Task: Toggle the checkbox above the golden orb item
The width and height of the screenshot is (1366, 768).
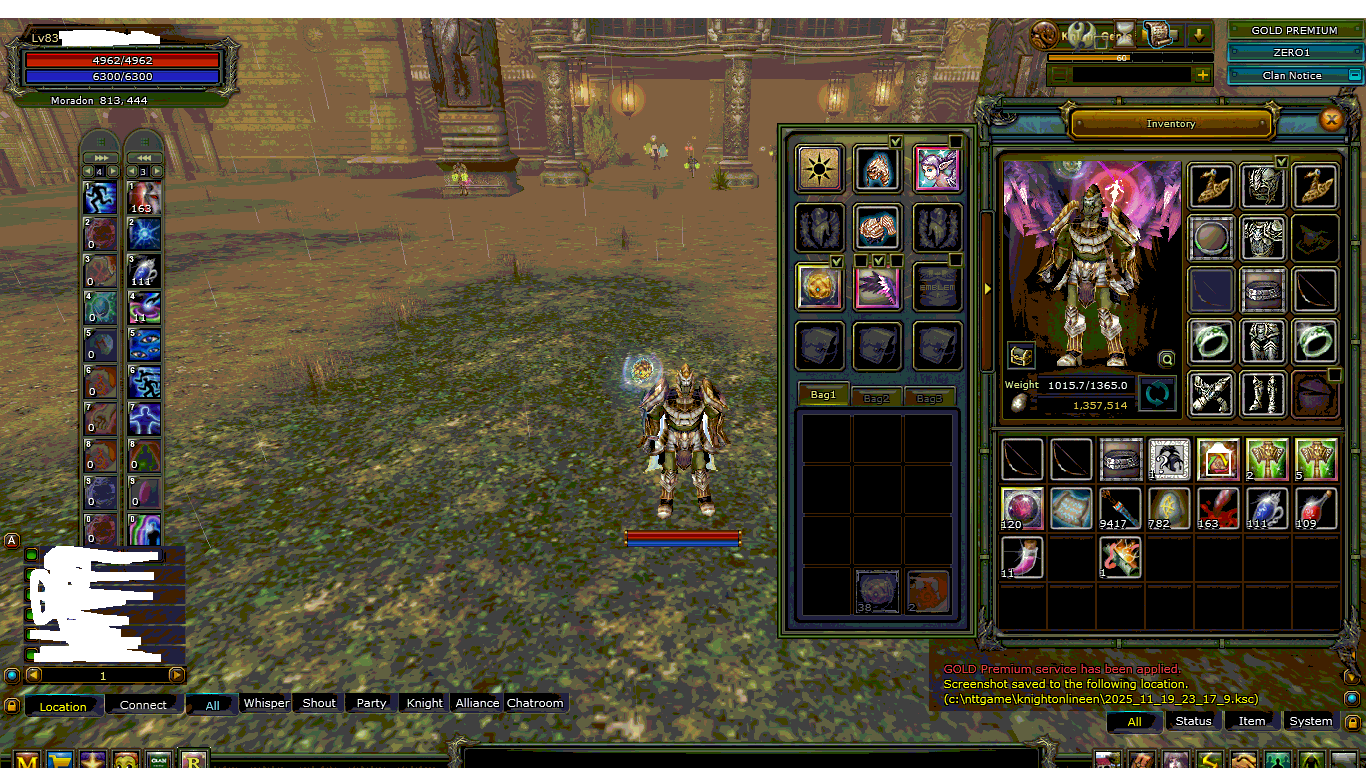Action: click(x=836, y=262)
